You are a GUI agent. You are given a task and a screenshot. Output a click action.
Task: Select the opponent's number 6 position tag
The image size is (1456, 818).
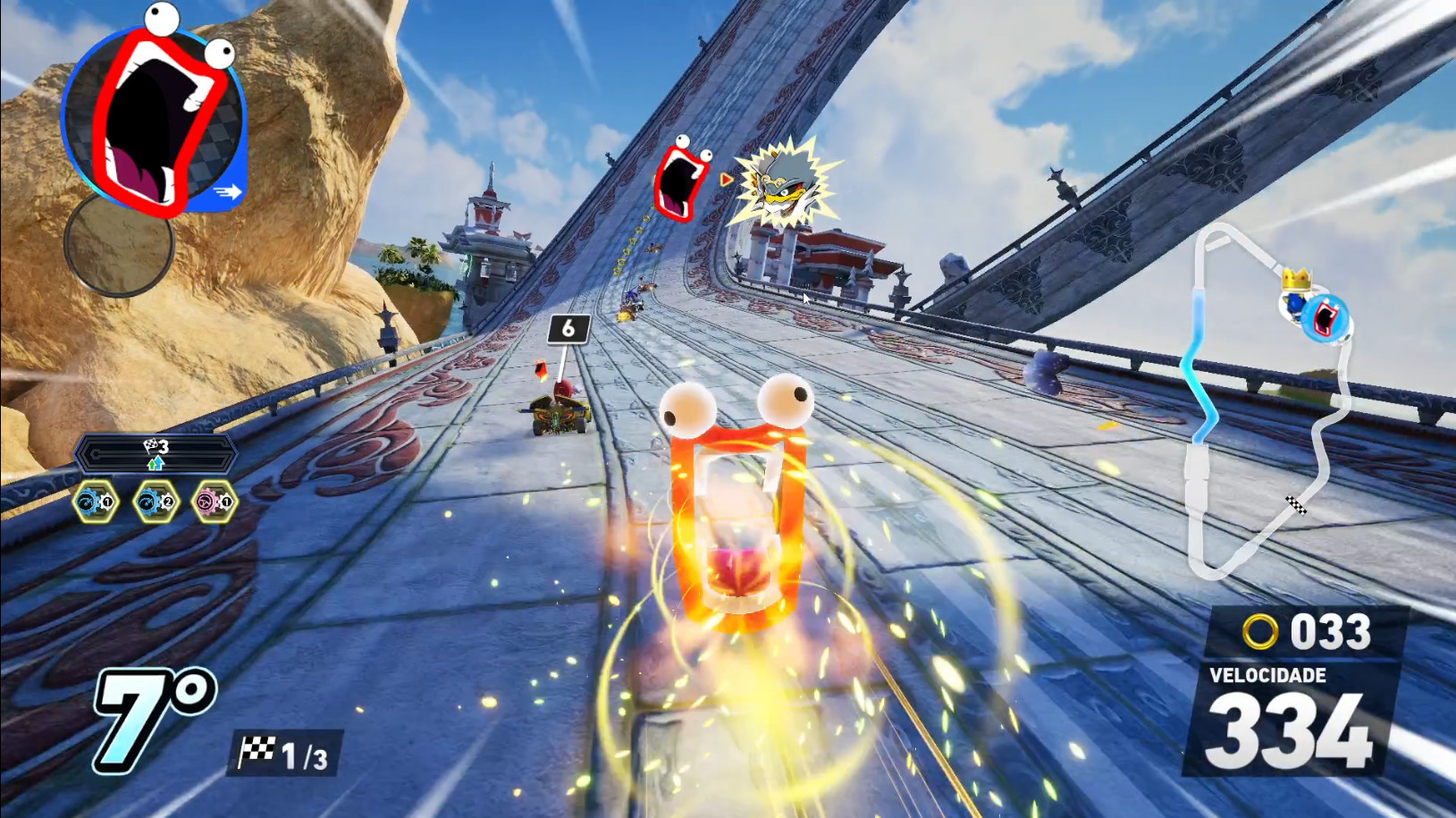pyautogui.click(x=568, y=329)
